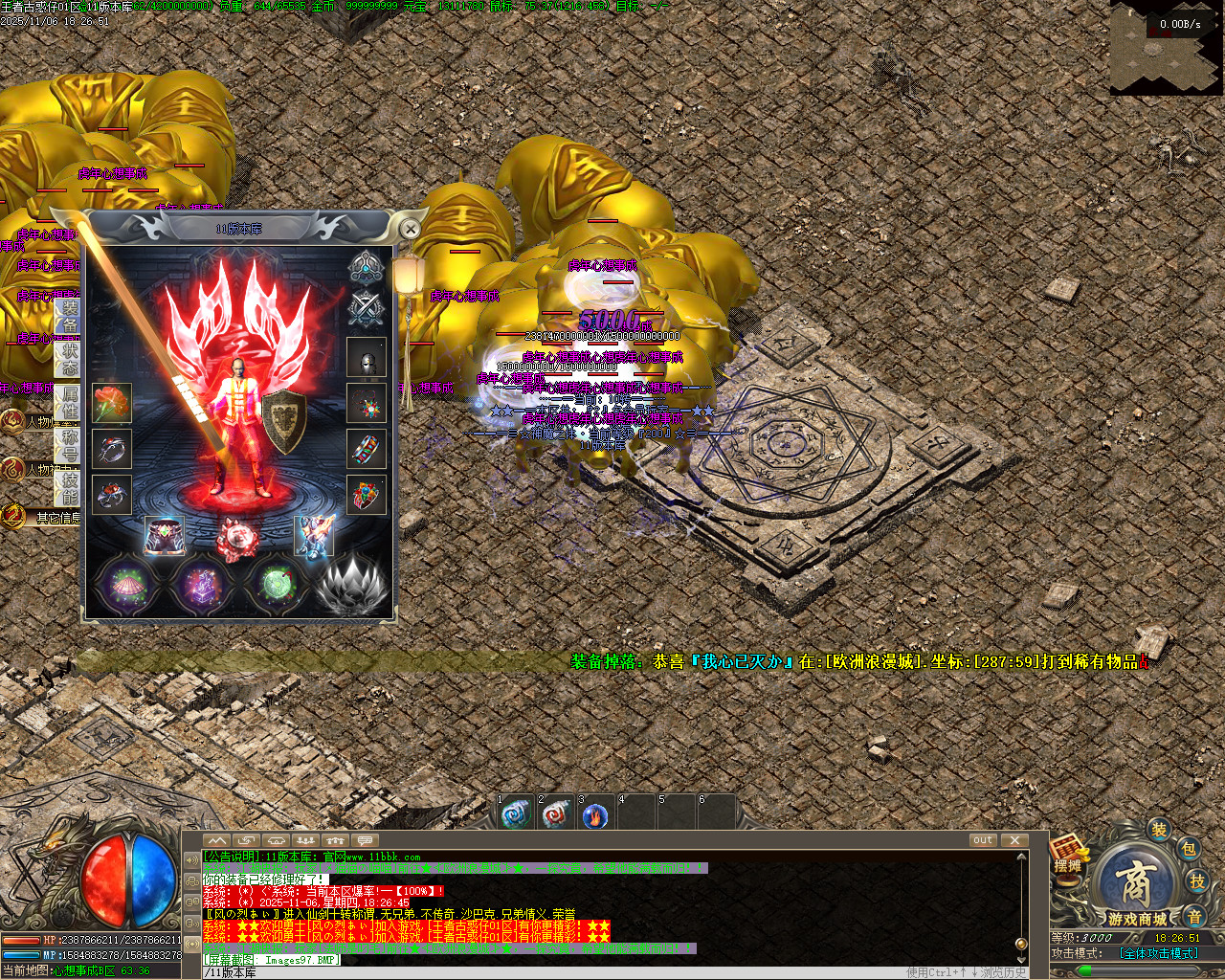Select the jeweled bracelet slot
Image resolution: width=1225 pixels, height=980 pixels.
point(367,449)
